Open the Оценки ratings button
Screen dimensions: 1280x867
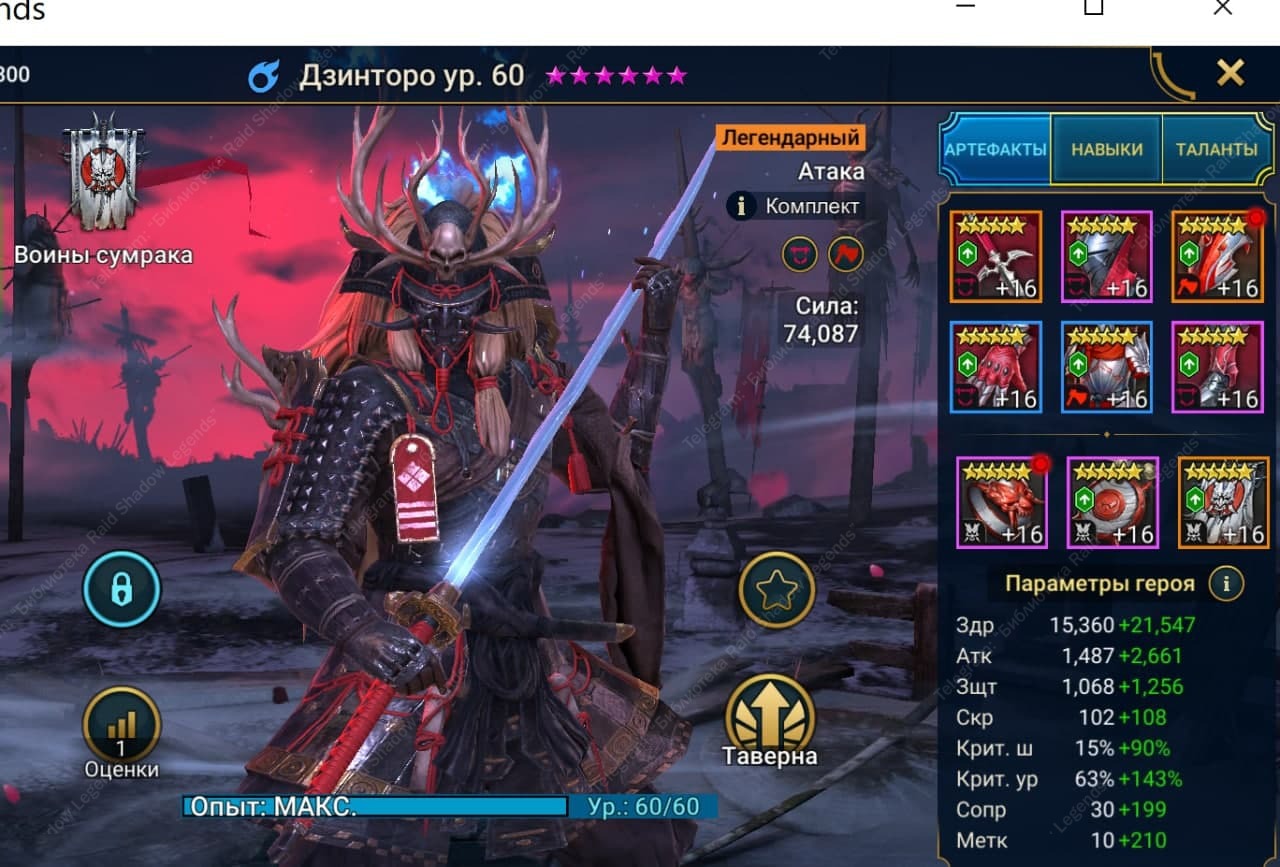click(121, 730)
